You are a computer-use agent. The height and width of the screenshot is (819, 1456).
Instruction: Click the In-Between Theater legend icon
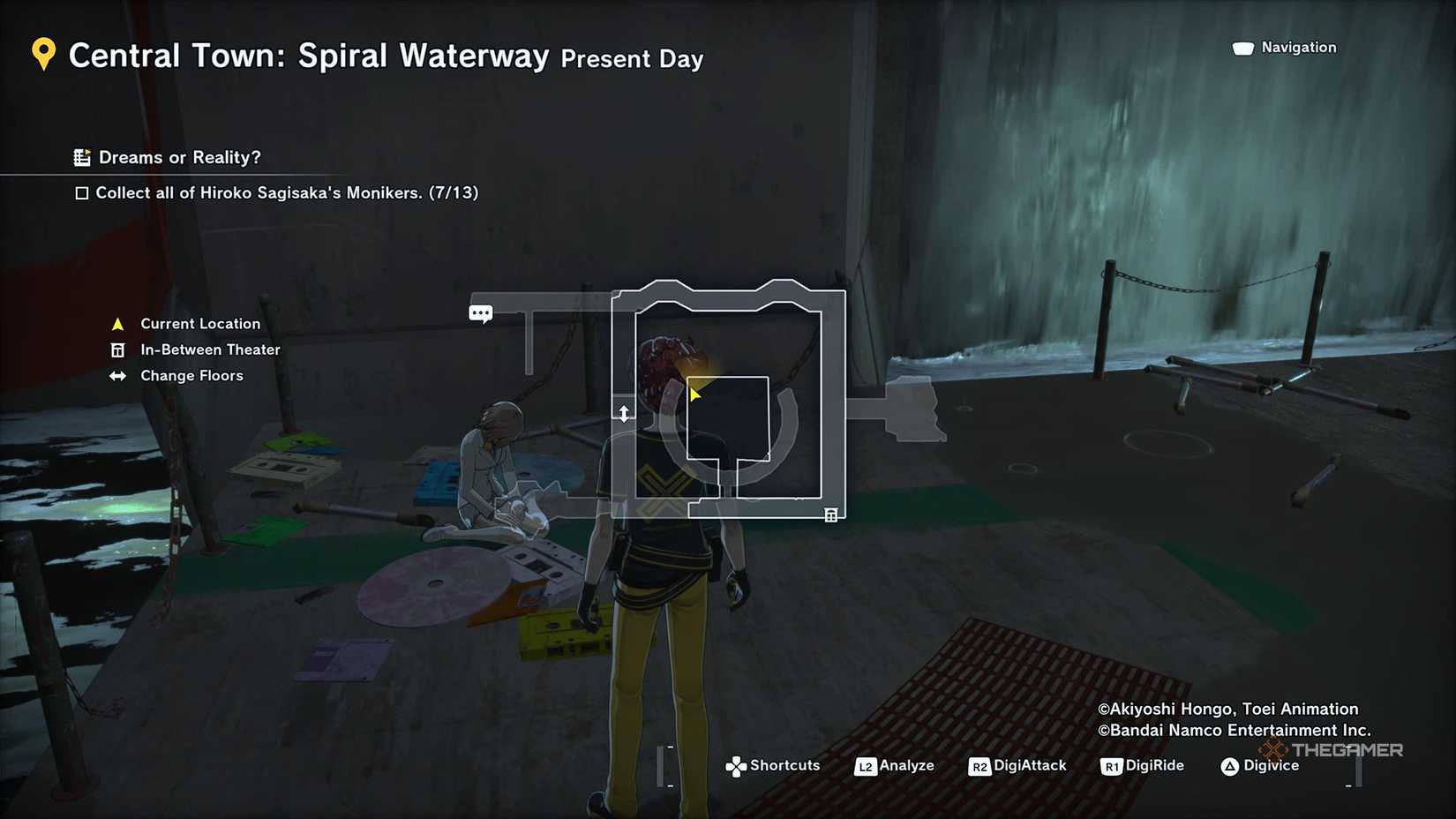click(x=117, y=349)
